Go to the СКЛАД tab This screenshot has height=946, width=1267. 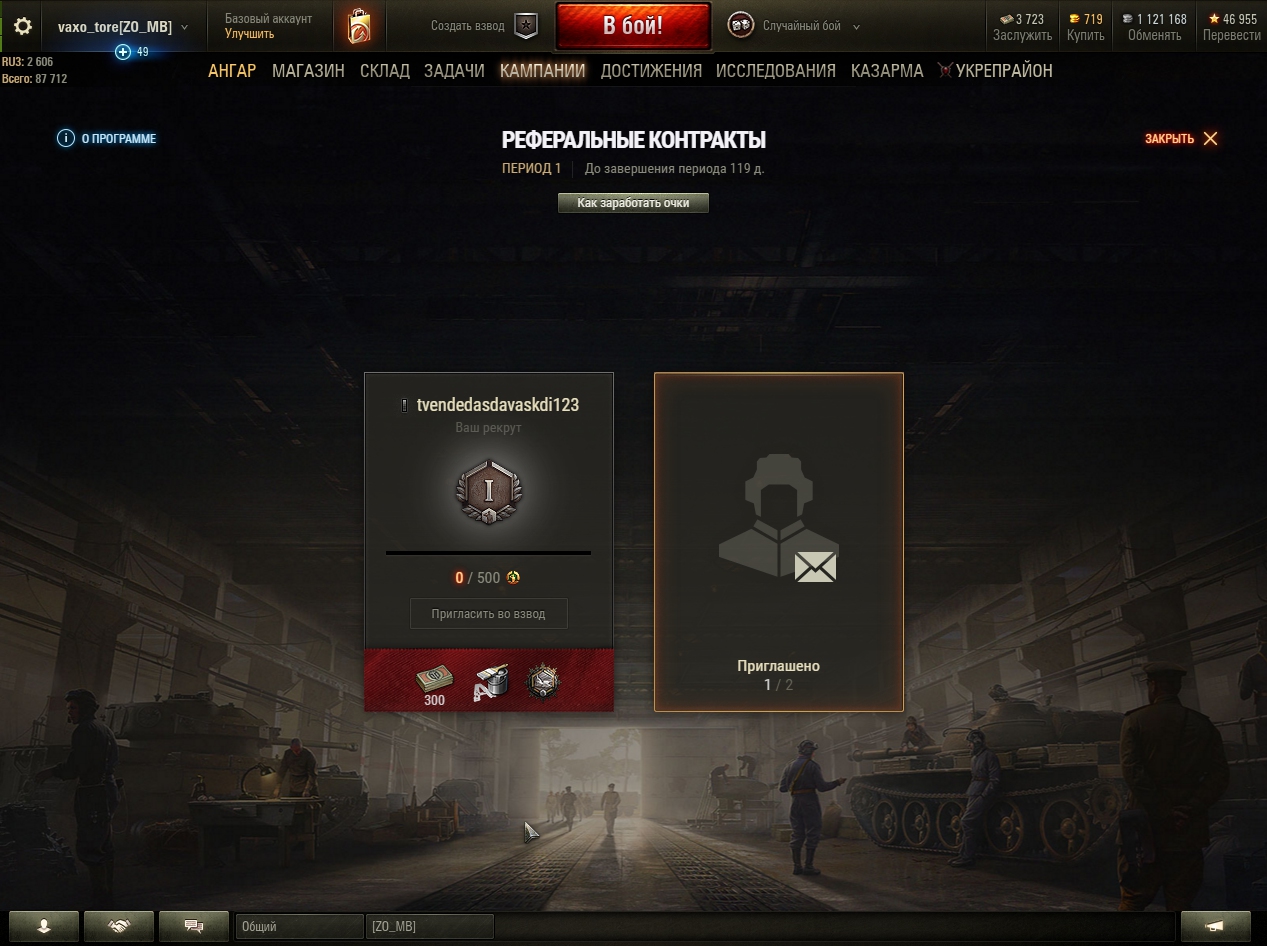coord(385,71)
